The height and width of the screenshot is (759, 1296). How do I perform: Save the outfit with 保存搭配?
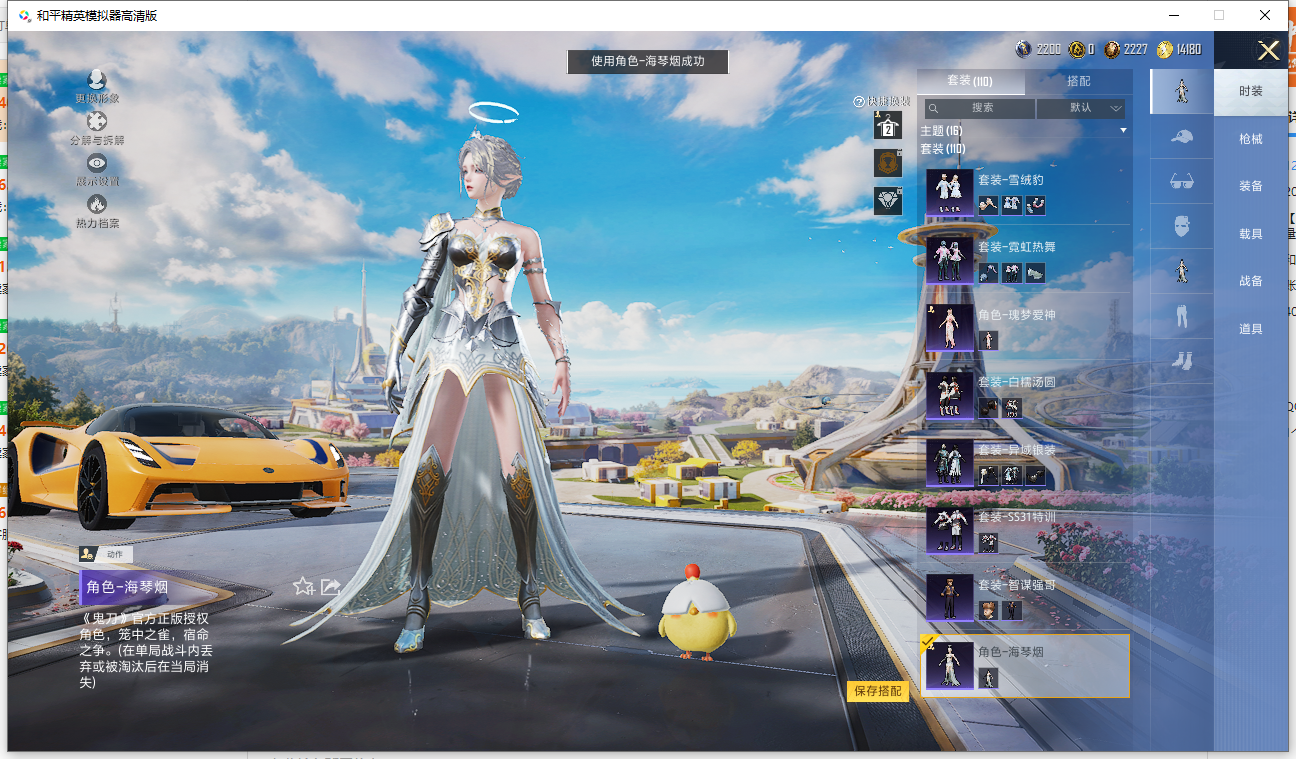tap(877, 691)
